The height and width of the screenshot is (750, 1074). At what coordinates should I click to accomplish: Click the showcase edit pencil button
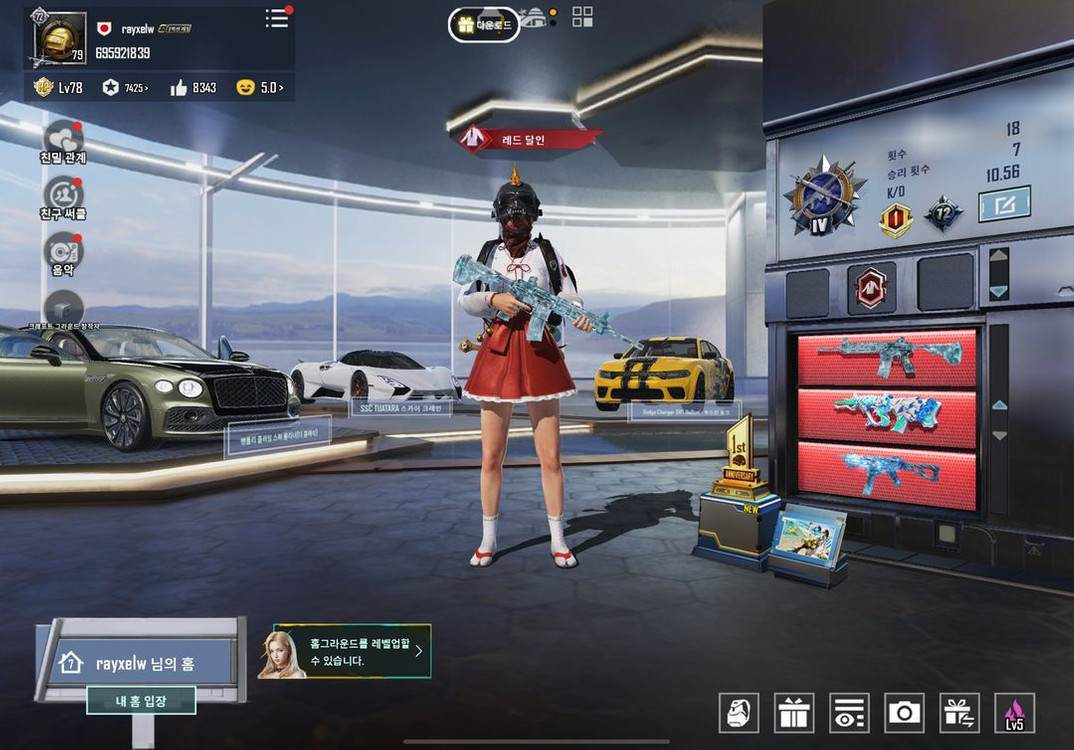1003,204
